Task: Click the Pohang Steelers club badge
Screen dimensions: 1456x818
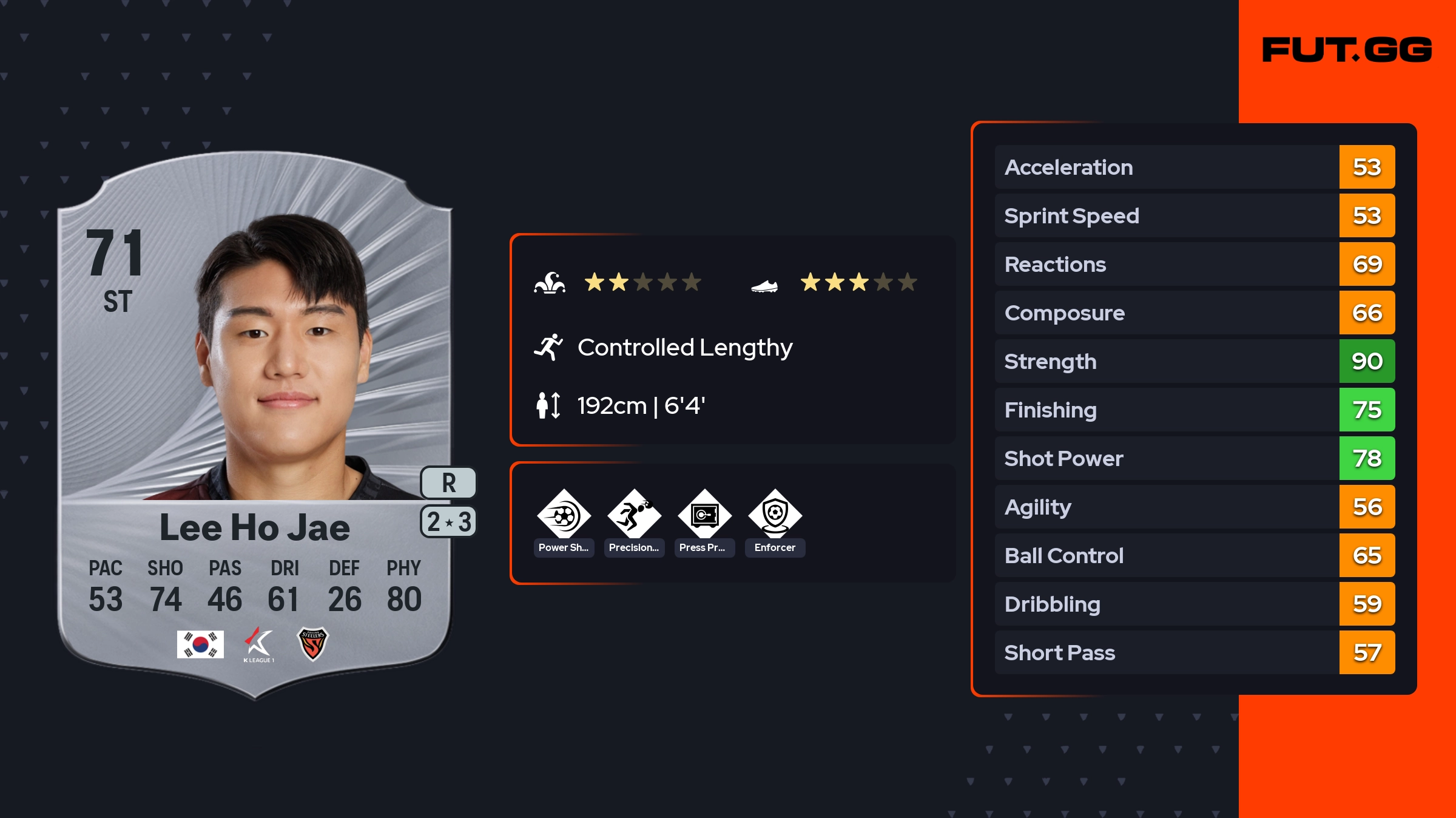Action: (x=312, y=644)
